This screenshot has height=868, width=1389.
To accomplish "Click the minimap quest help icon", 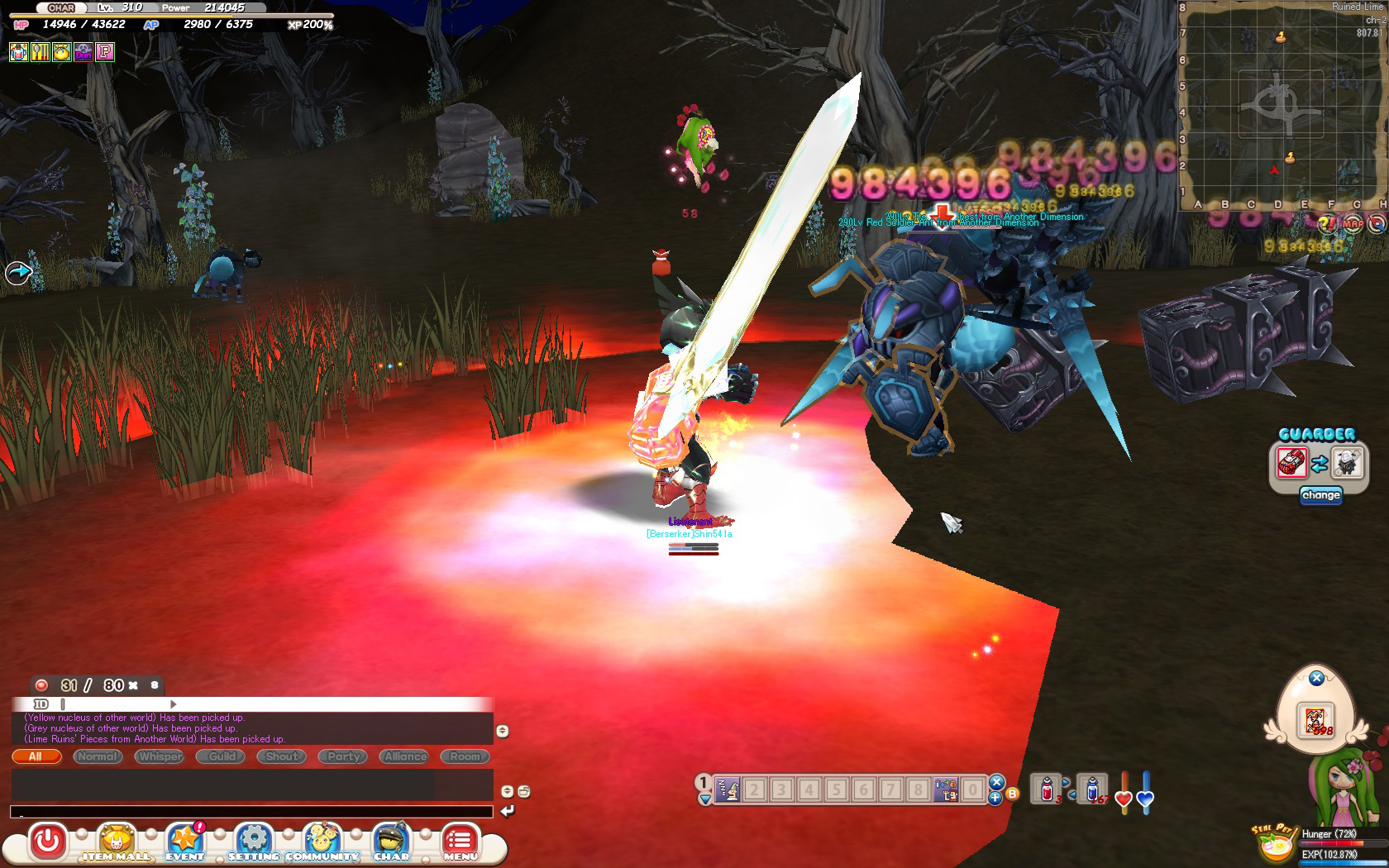I will [1328, 223].
